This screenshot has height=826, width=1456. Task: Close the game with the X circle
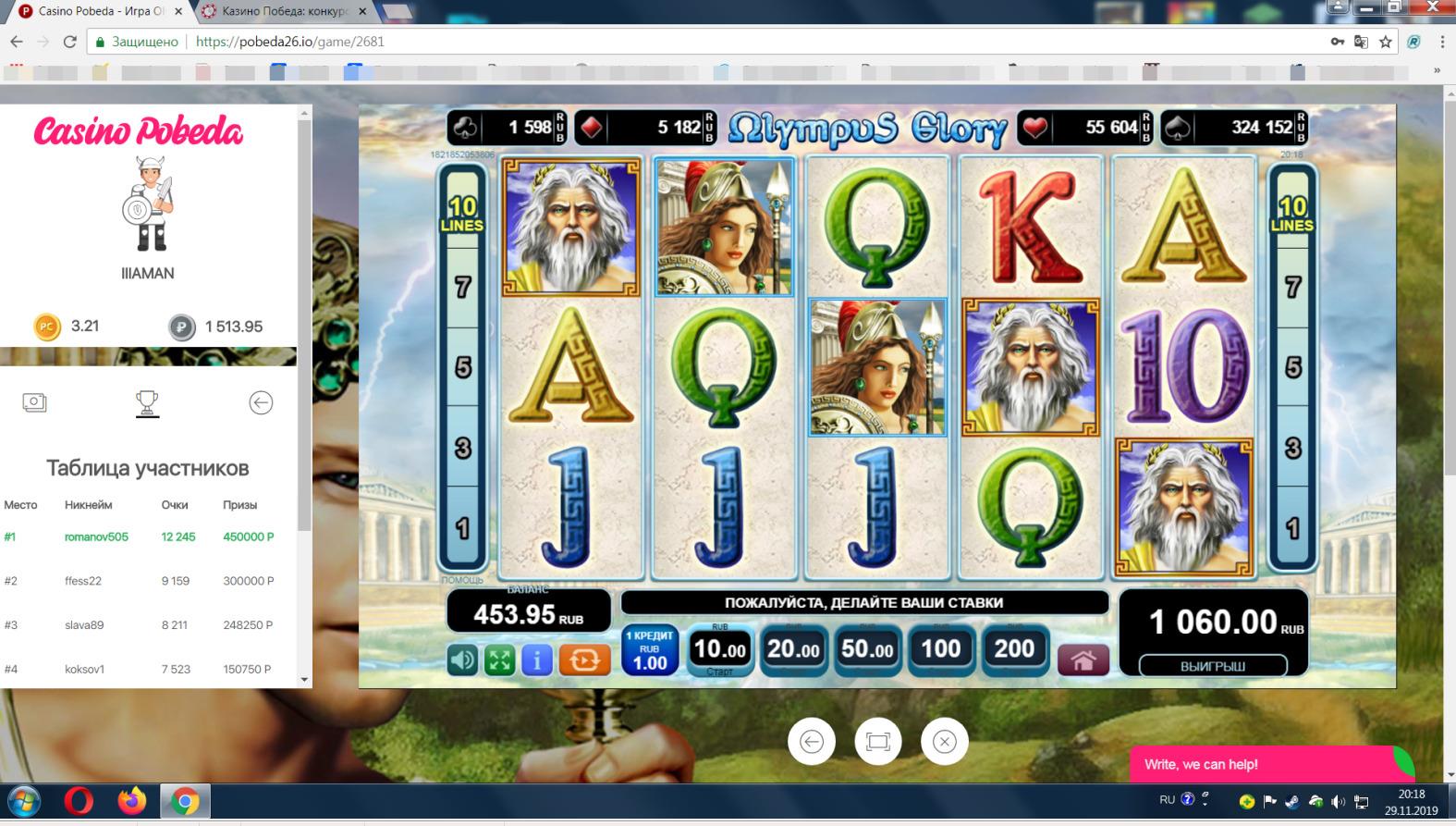(x=944, y=742)
